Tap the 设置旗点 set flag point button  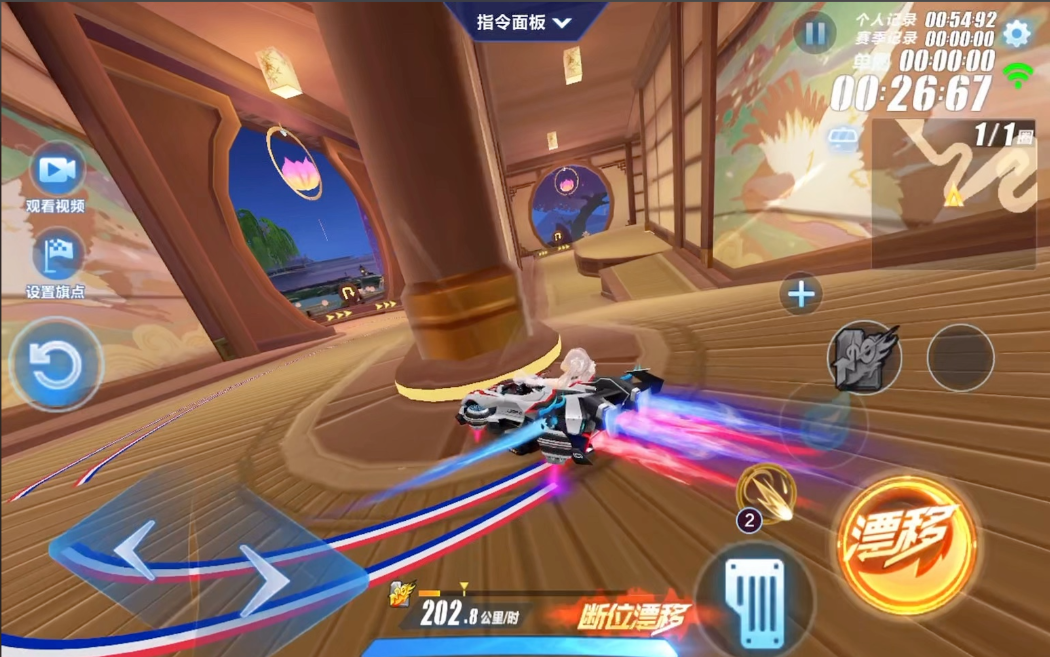pyautogui.click(x=57, y=256)
